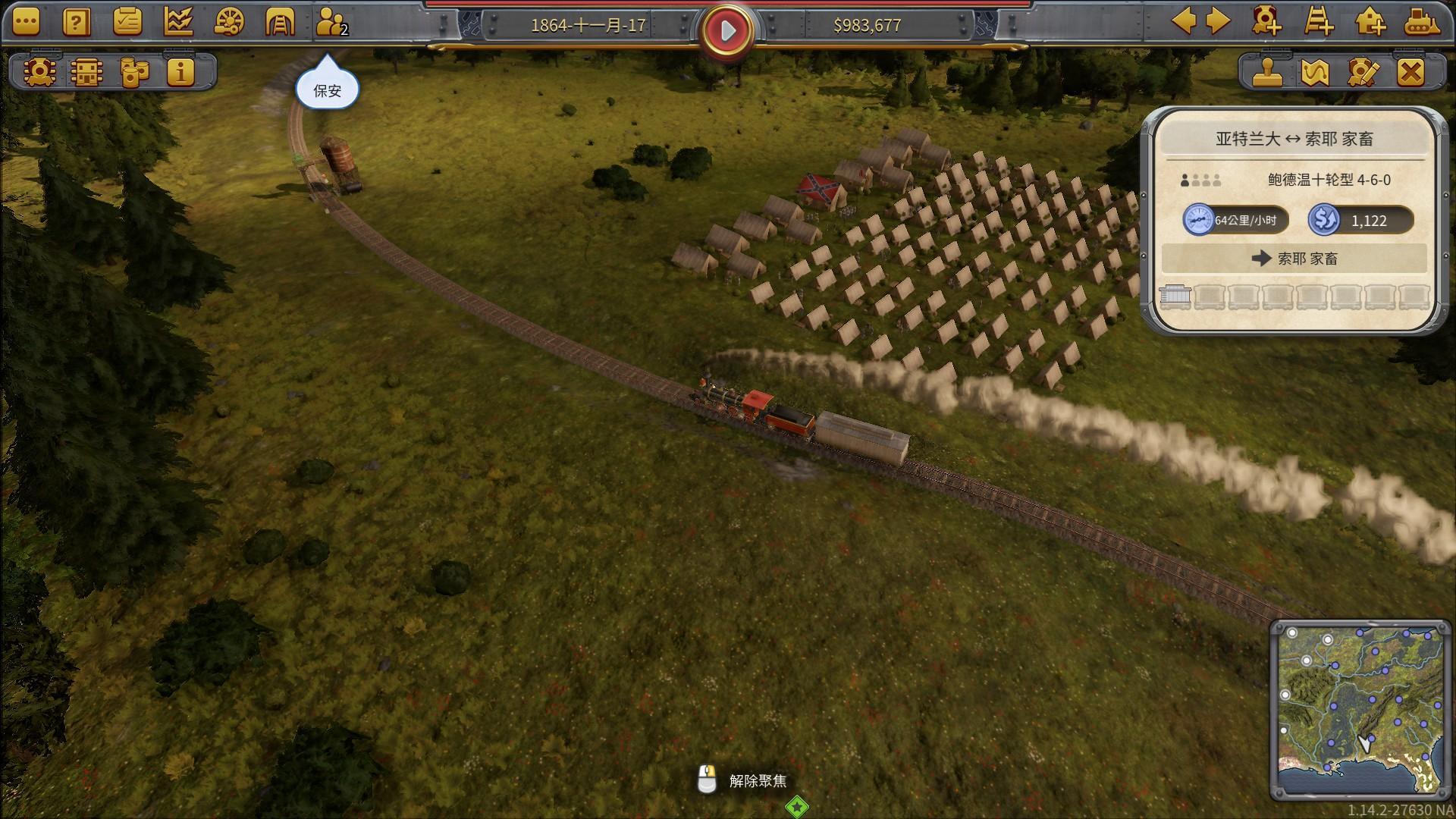Resume the game with the red play button
The height and width of the screenshot is (819, 1456).
click(727, 30)
